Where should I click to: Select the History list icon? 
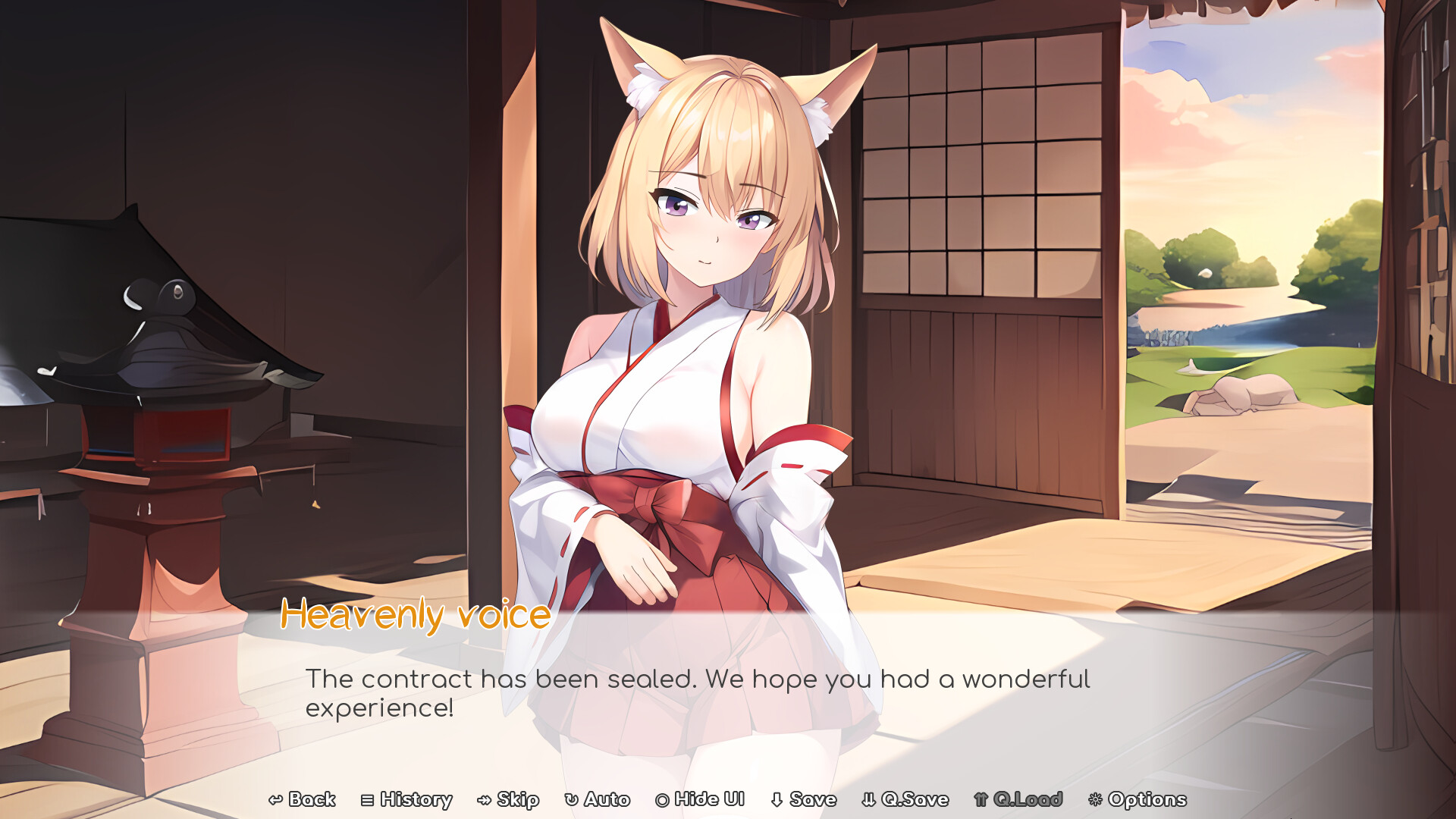click(x=367, y=799)
